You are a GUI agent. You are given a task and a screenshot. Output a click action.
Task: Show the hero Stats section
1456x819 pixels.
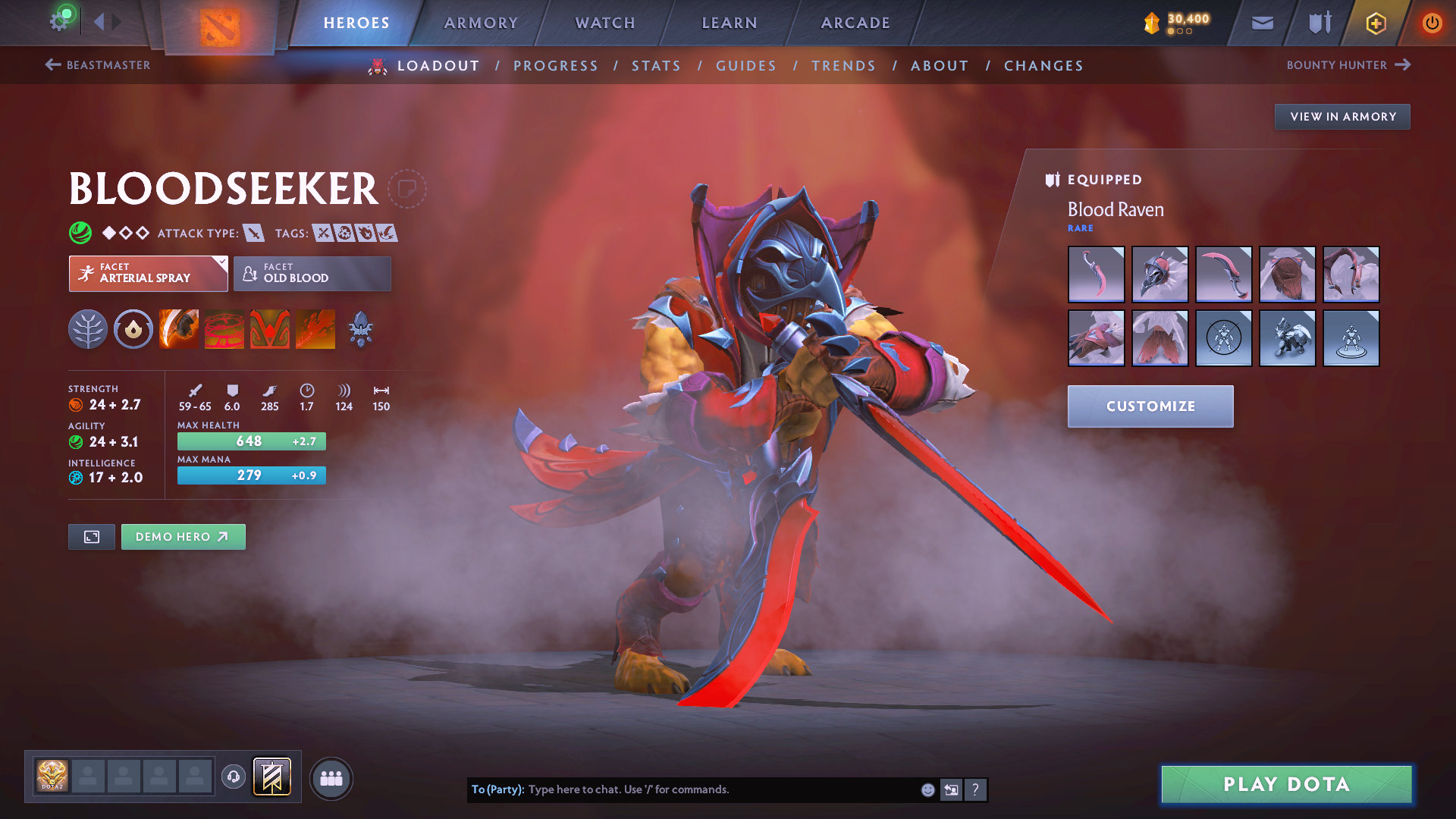pyautogui.click(x=656, y=66)
